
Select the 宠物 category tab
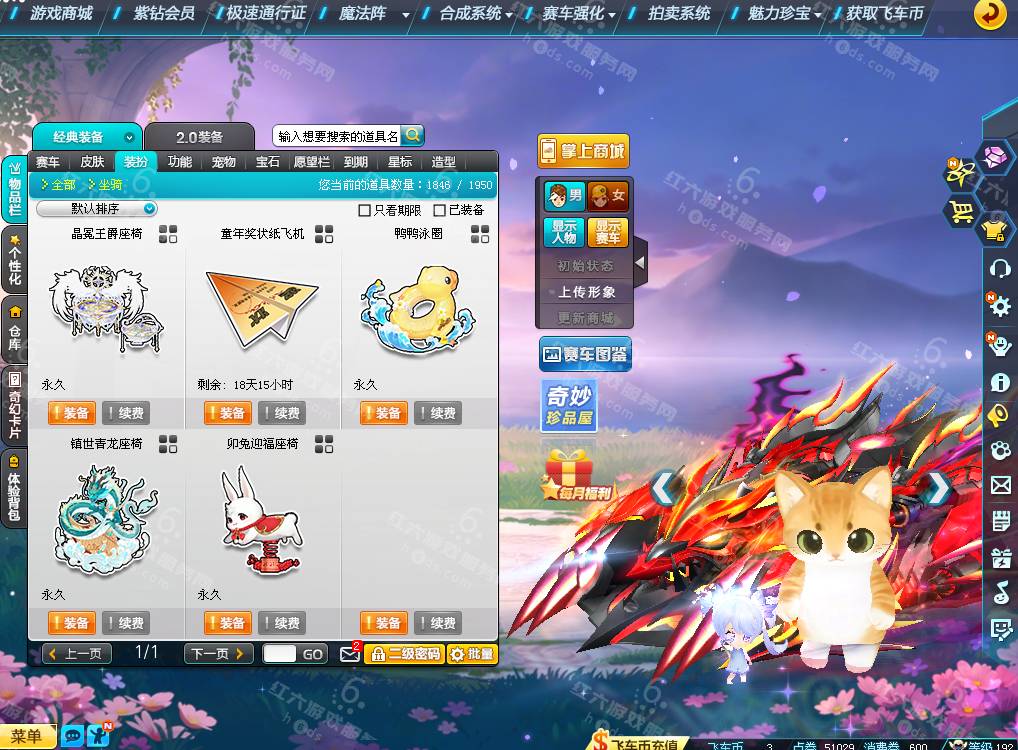point(224,162)
